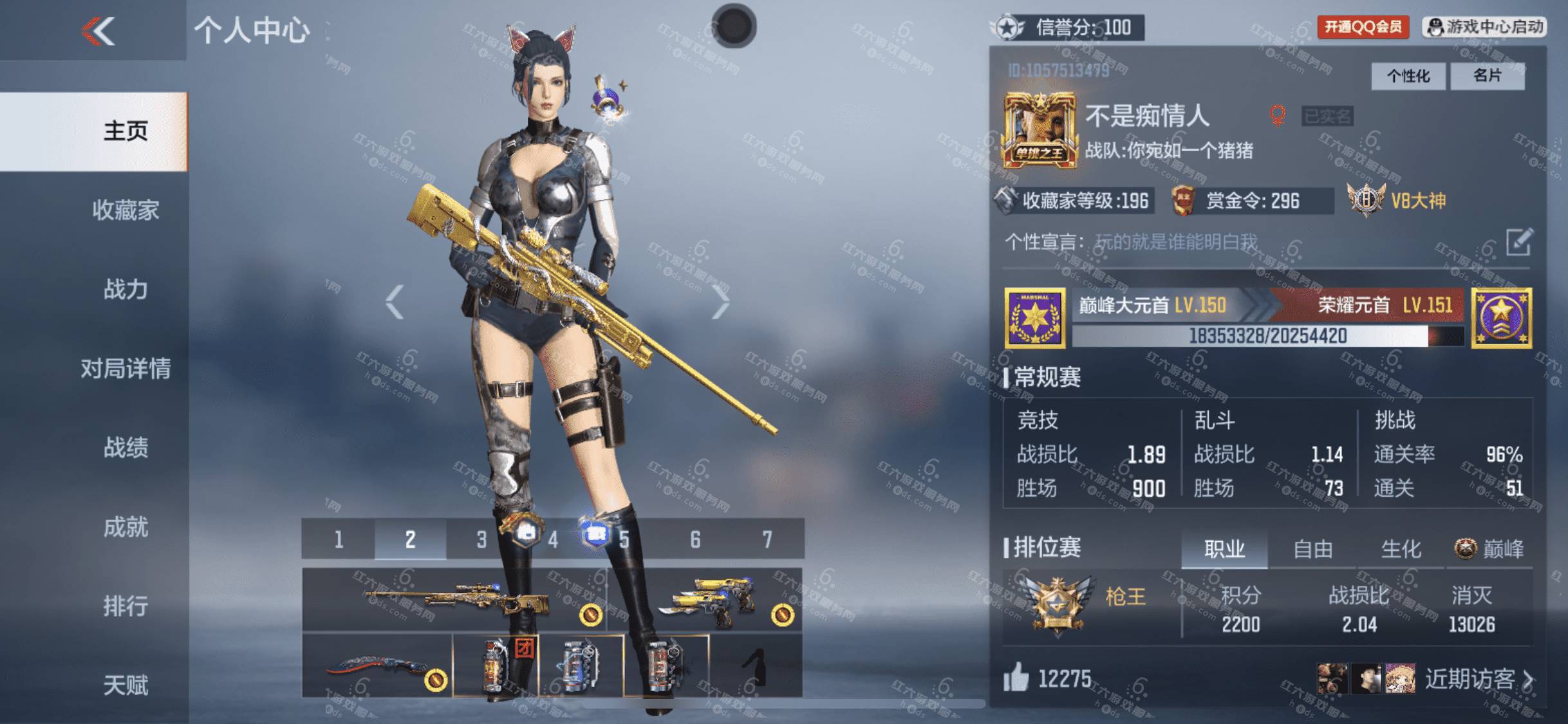Select the 战力 menu entry
Viewport: 1568px width, 724px height.
[x=126, y=290]
